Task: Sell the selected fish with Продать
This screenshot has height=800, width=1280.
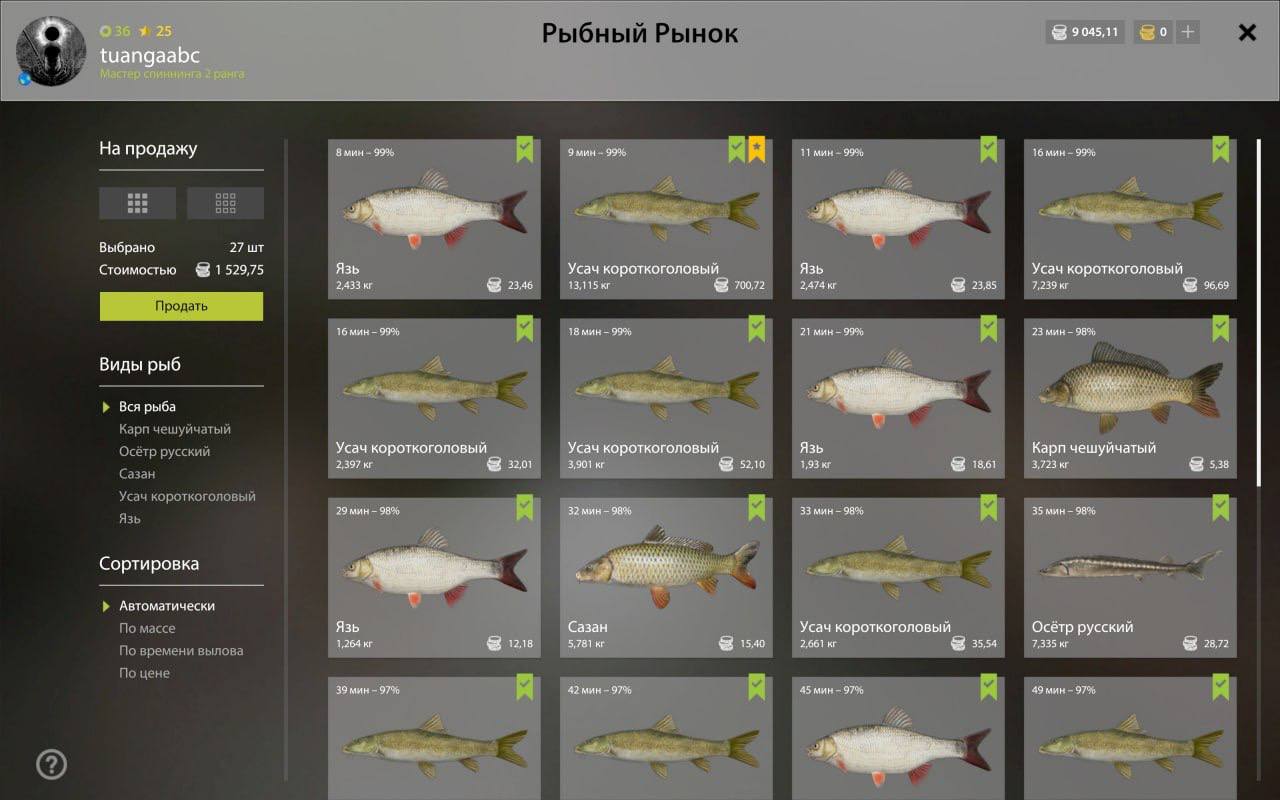Action: (181, 306)
